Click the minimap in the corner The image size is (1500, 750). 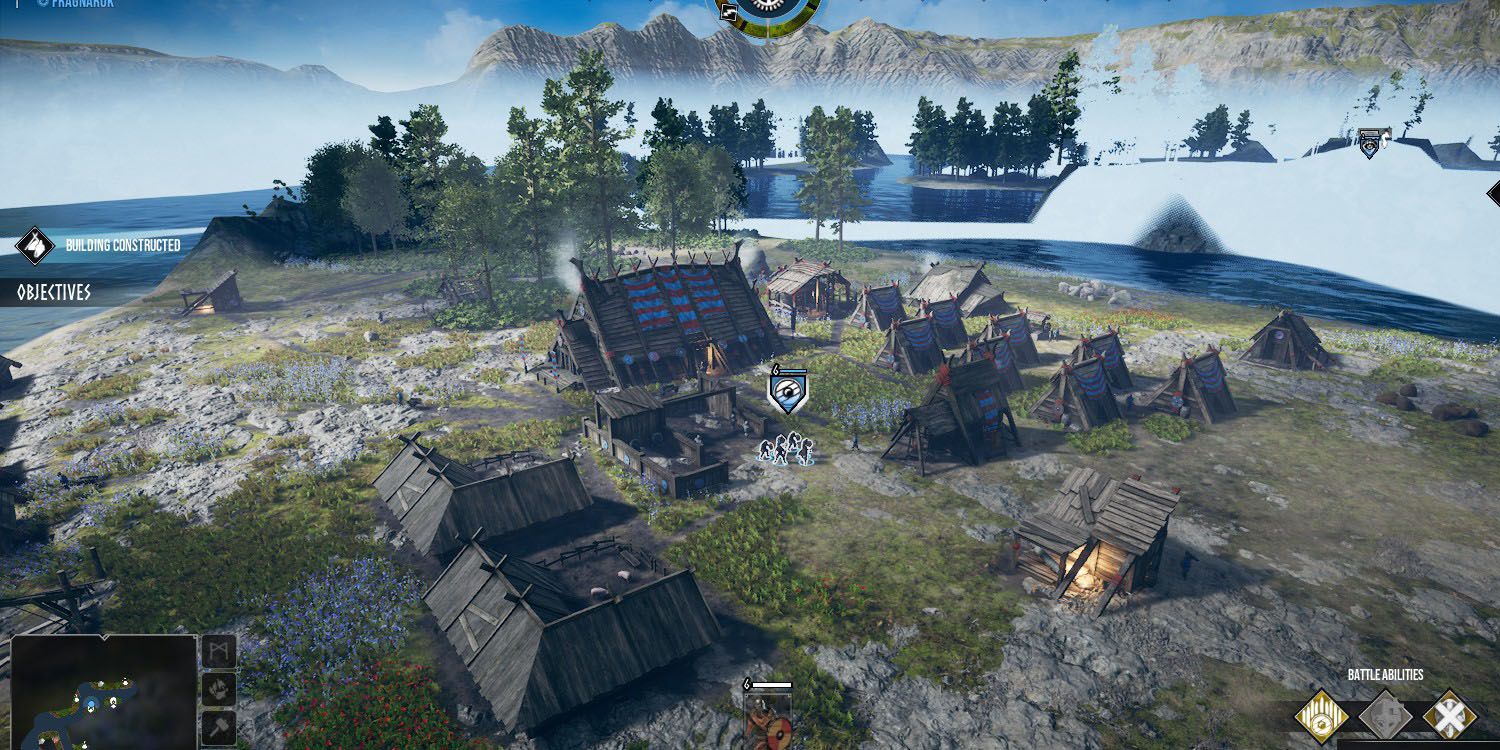103,692
